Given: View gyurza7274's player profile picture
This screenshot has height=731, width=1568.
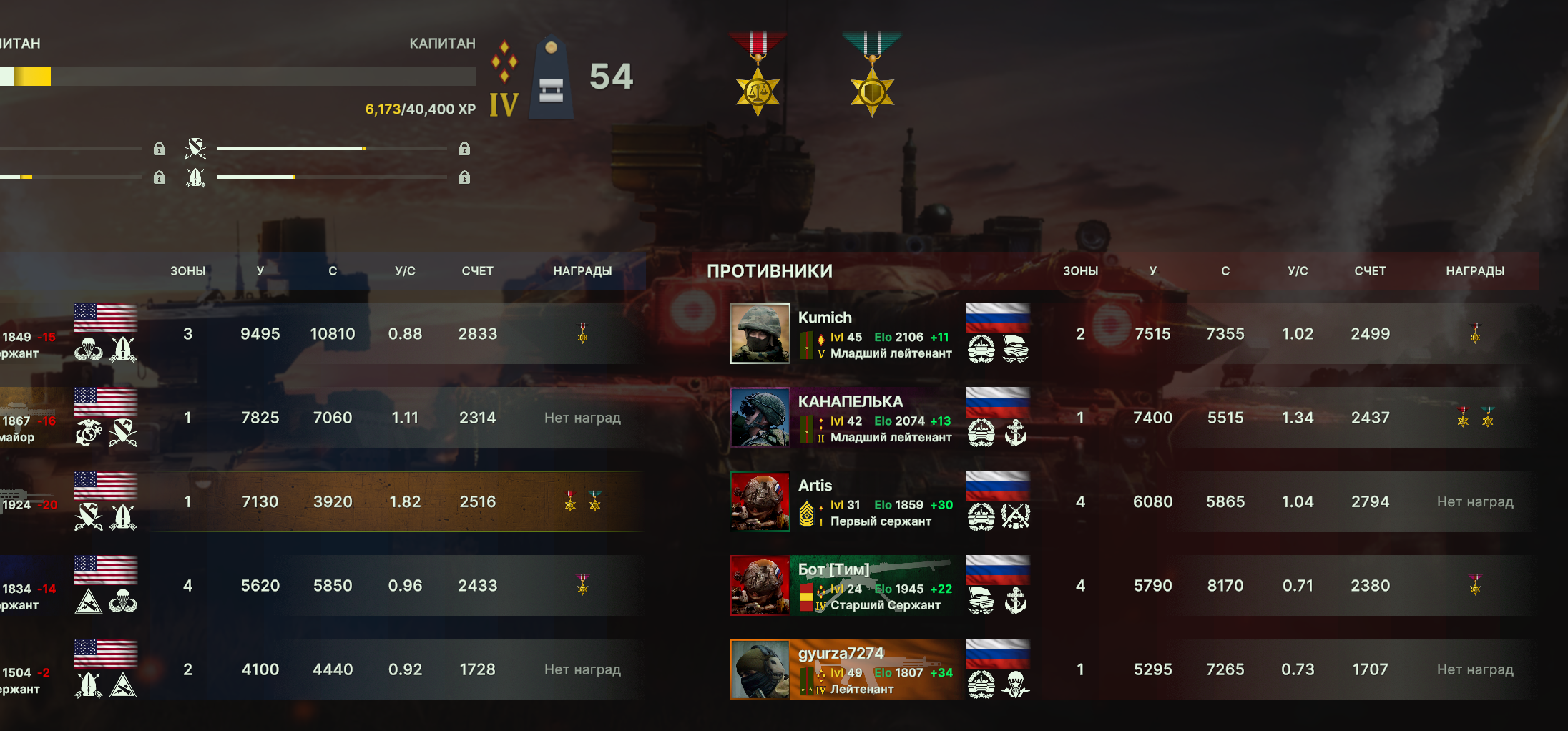Looking at the screenshot, I should (x=760, y=669).
